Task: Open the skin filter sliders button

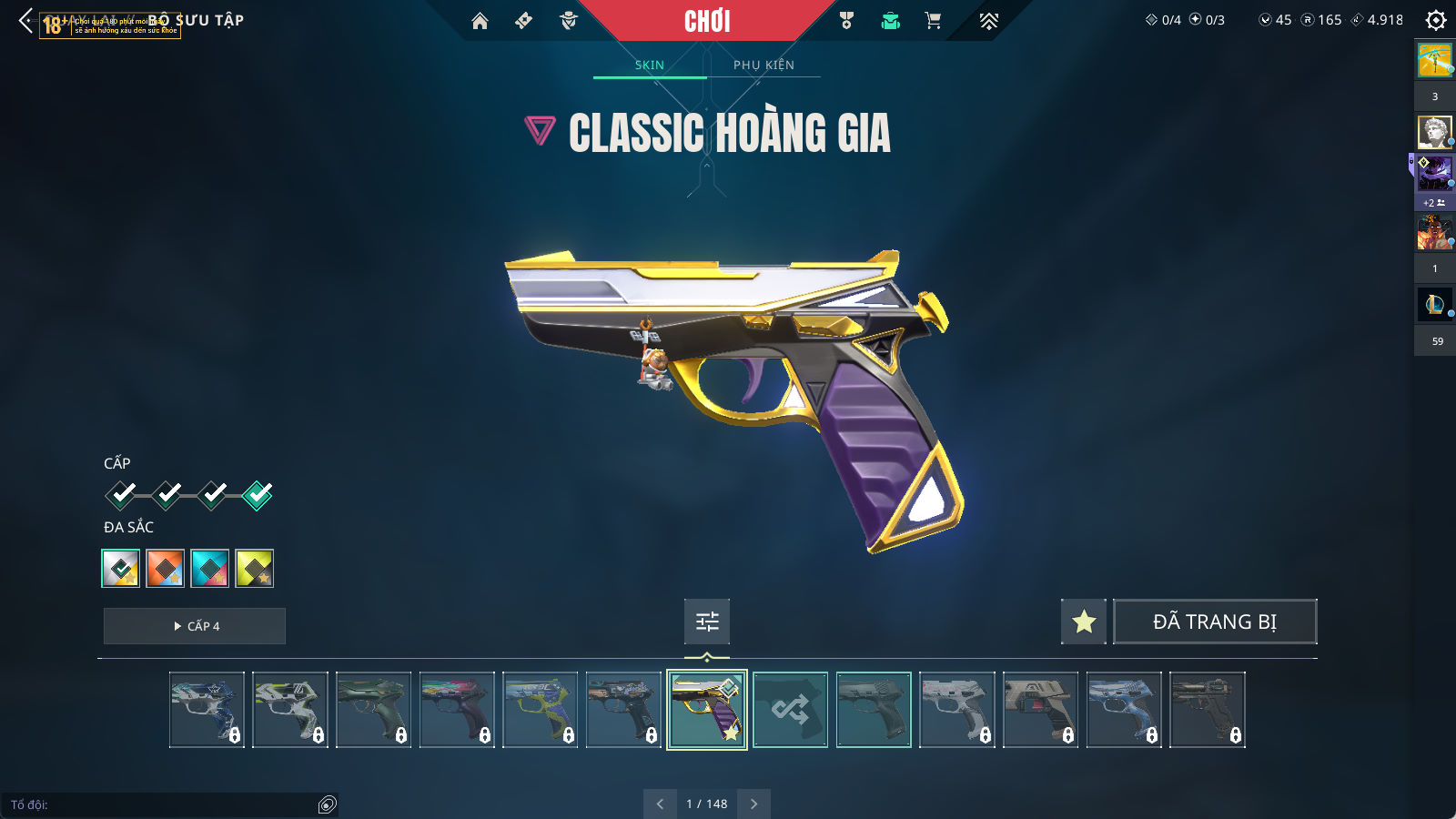Action: (707, 622)
